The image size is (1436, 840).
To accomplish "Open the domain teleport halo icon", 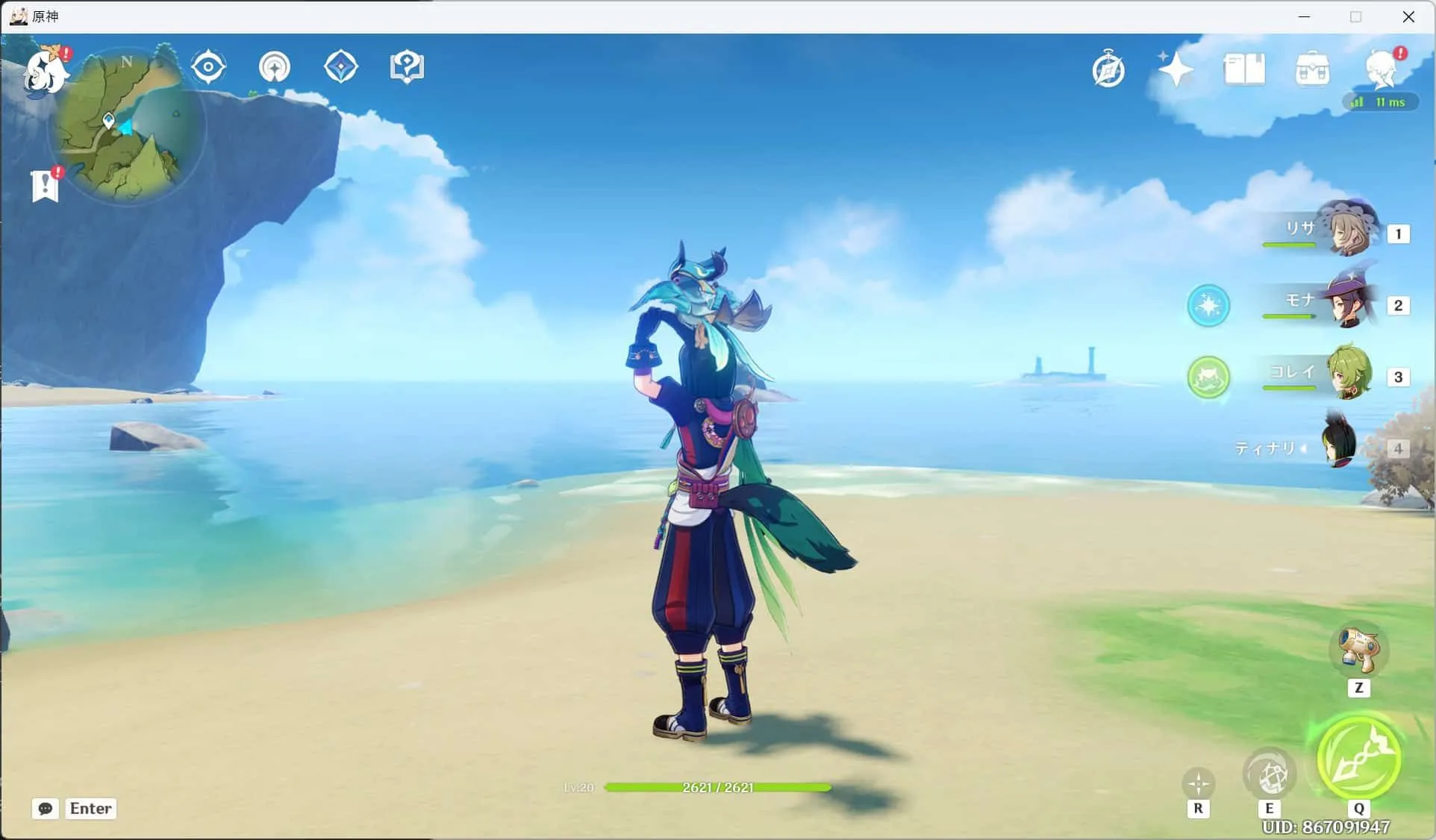I will tap(275, 66).
